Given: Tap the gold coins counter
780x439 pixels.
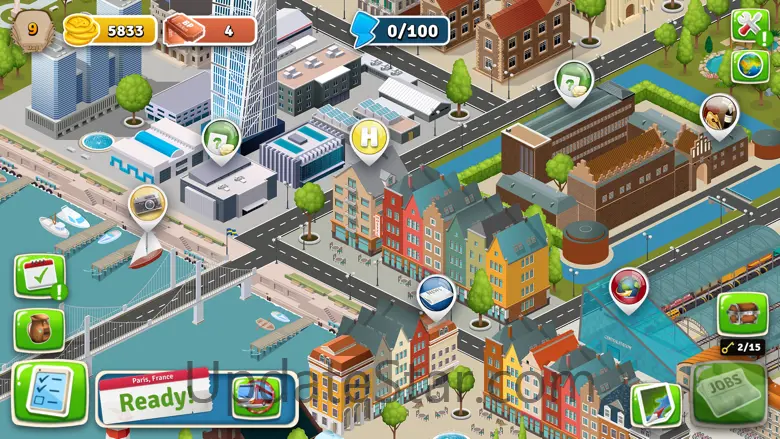Looking at the screenshot, I should 110,31.
